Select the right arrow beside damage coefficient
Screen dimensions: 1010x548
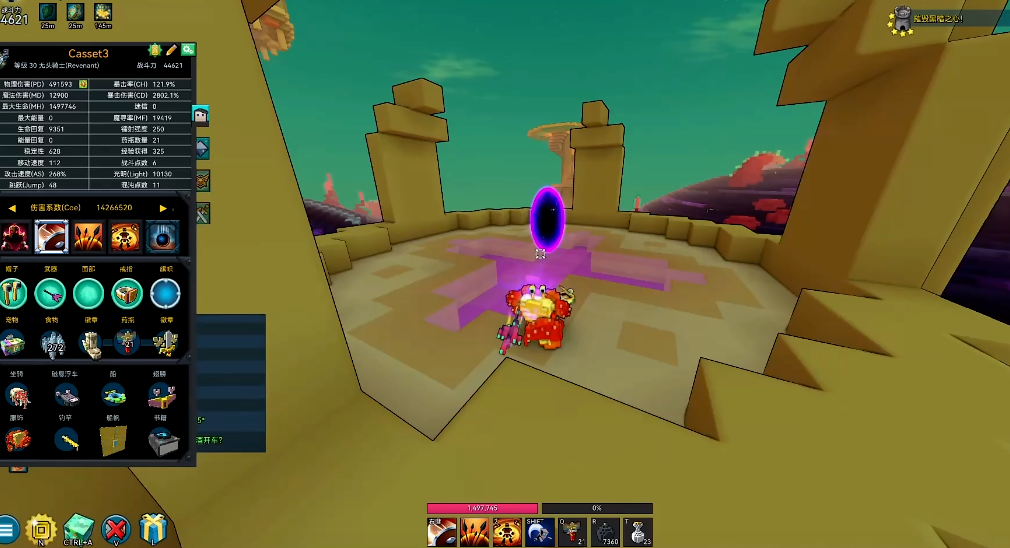(x=163, y=208)
